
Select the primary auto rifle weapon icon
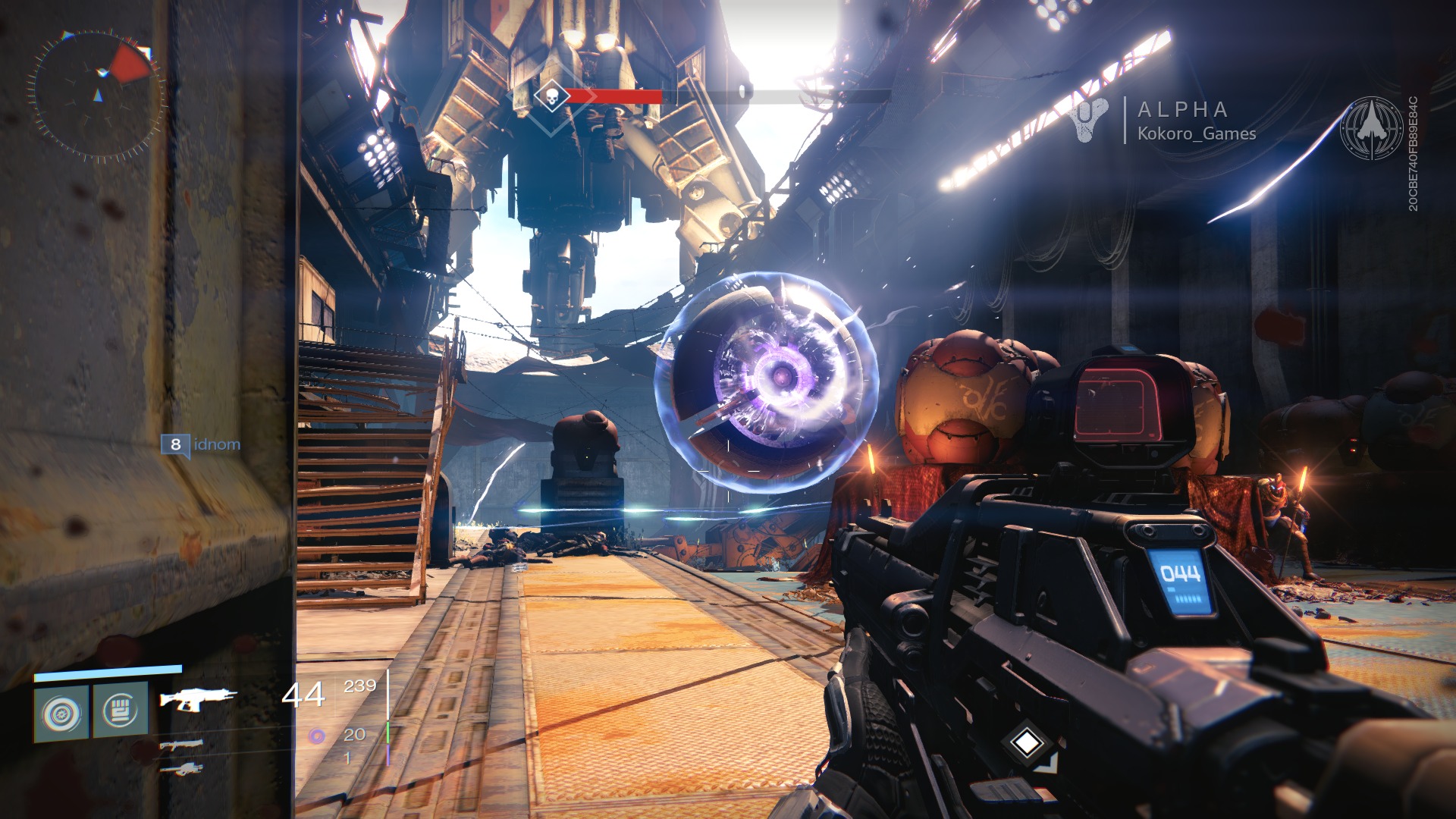[x=196, y=698]
